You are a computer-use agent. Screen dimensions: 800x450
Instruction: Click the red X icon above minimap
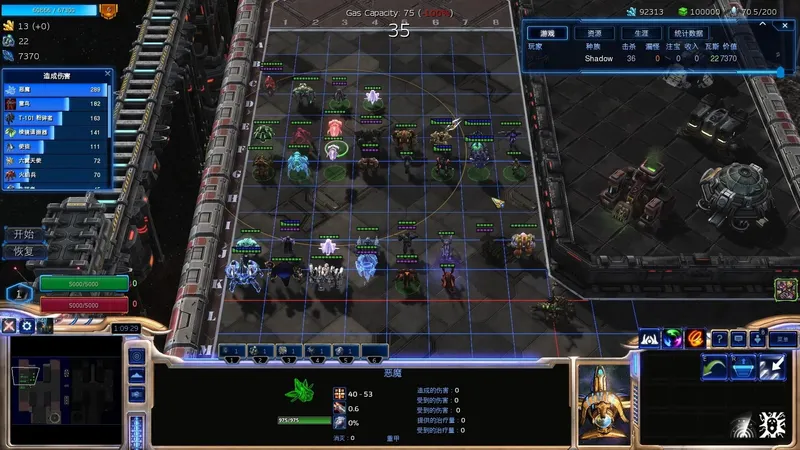coord(9,326)
